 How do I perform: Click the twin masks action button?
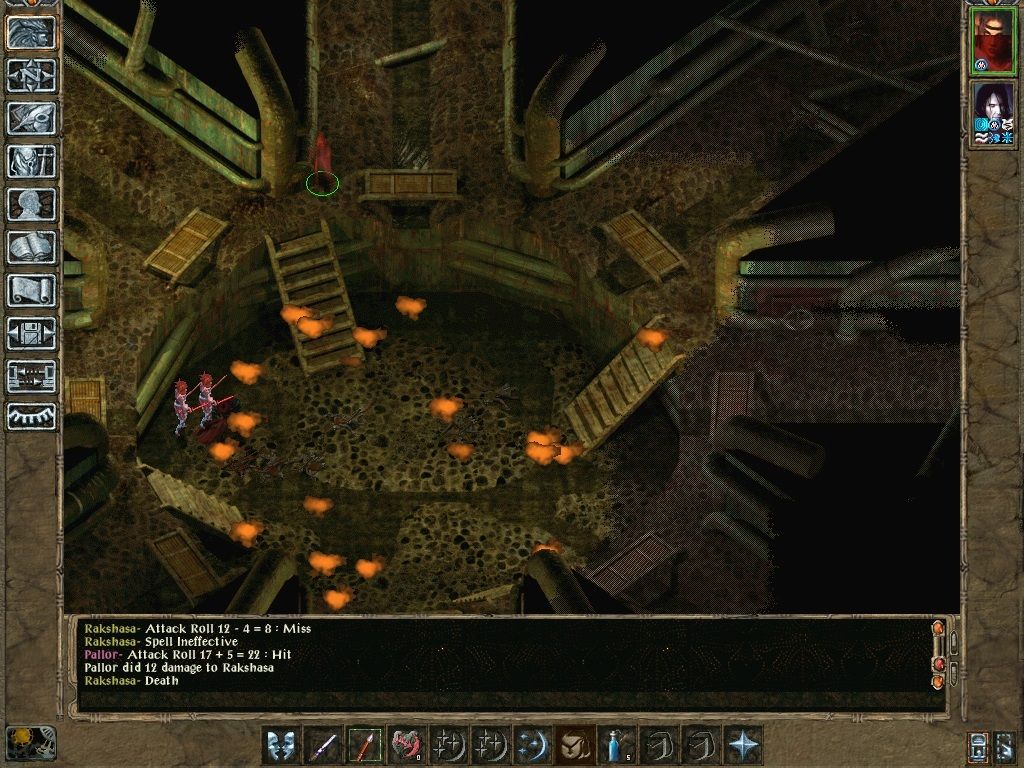[282, 745]
